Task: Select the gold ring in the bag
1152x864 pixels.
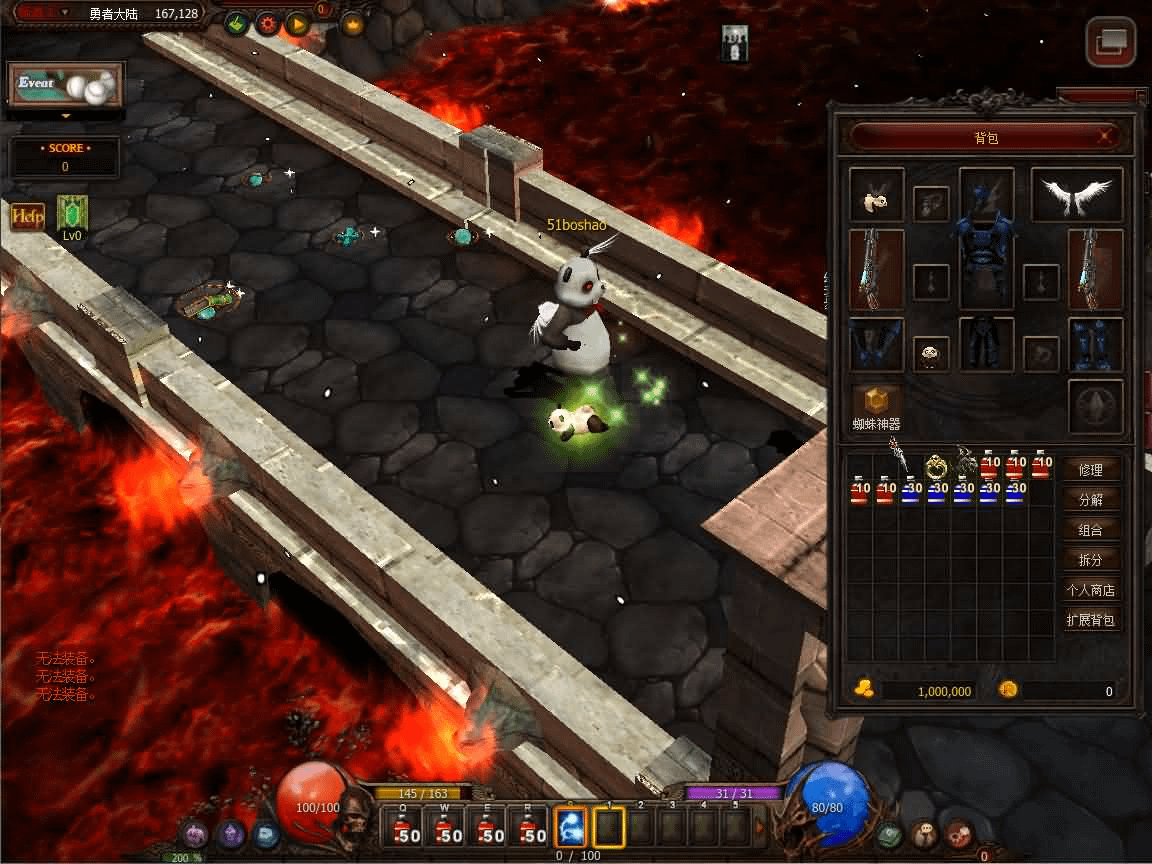Action: pos(937,466)
